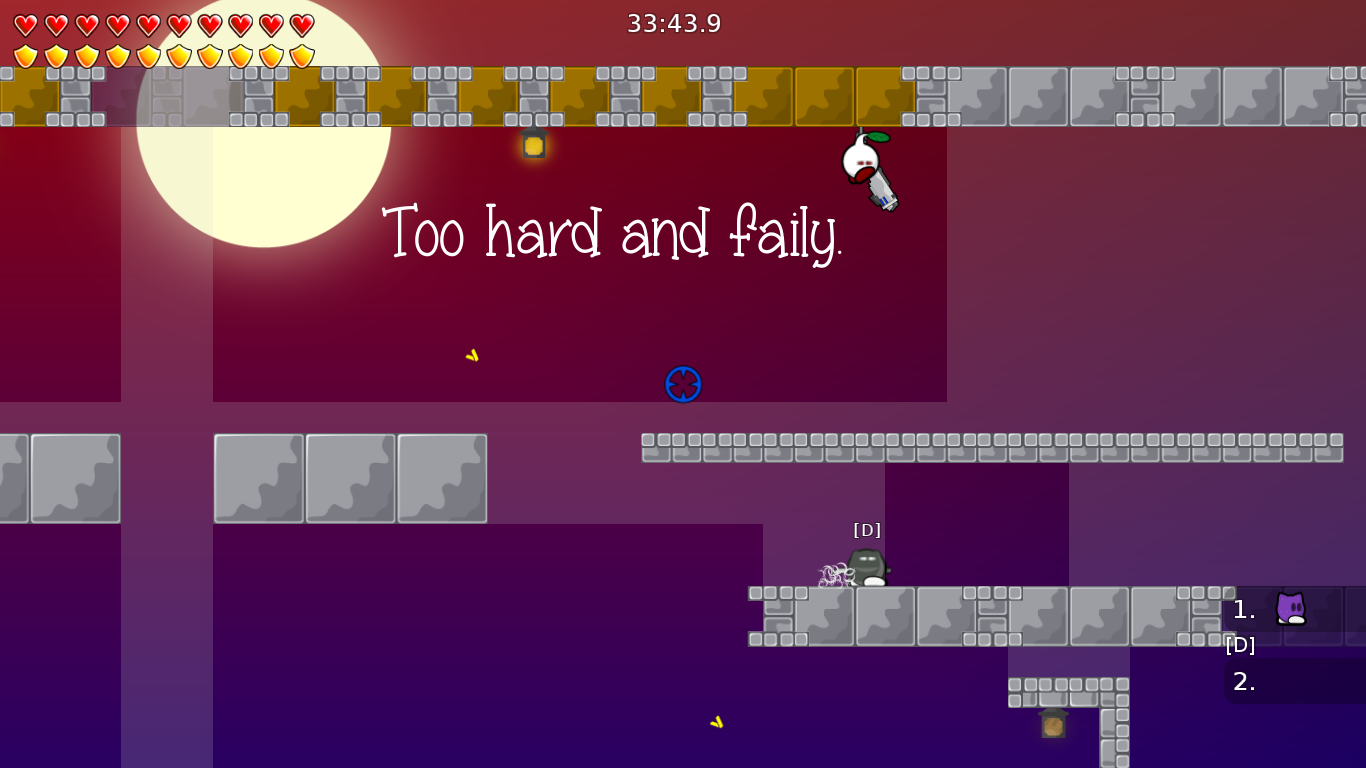Click the purple cat avatar on the scoreboard
Image resolution: width=1366 pixels, height=768 pixels.
click(x=1290, y=608)
